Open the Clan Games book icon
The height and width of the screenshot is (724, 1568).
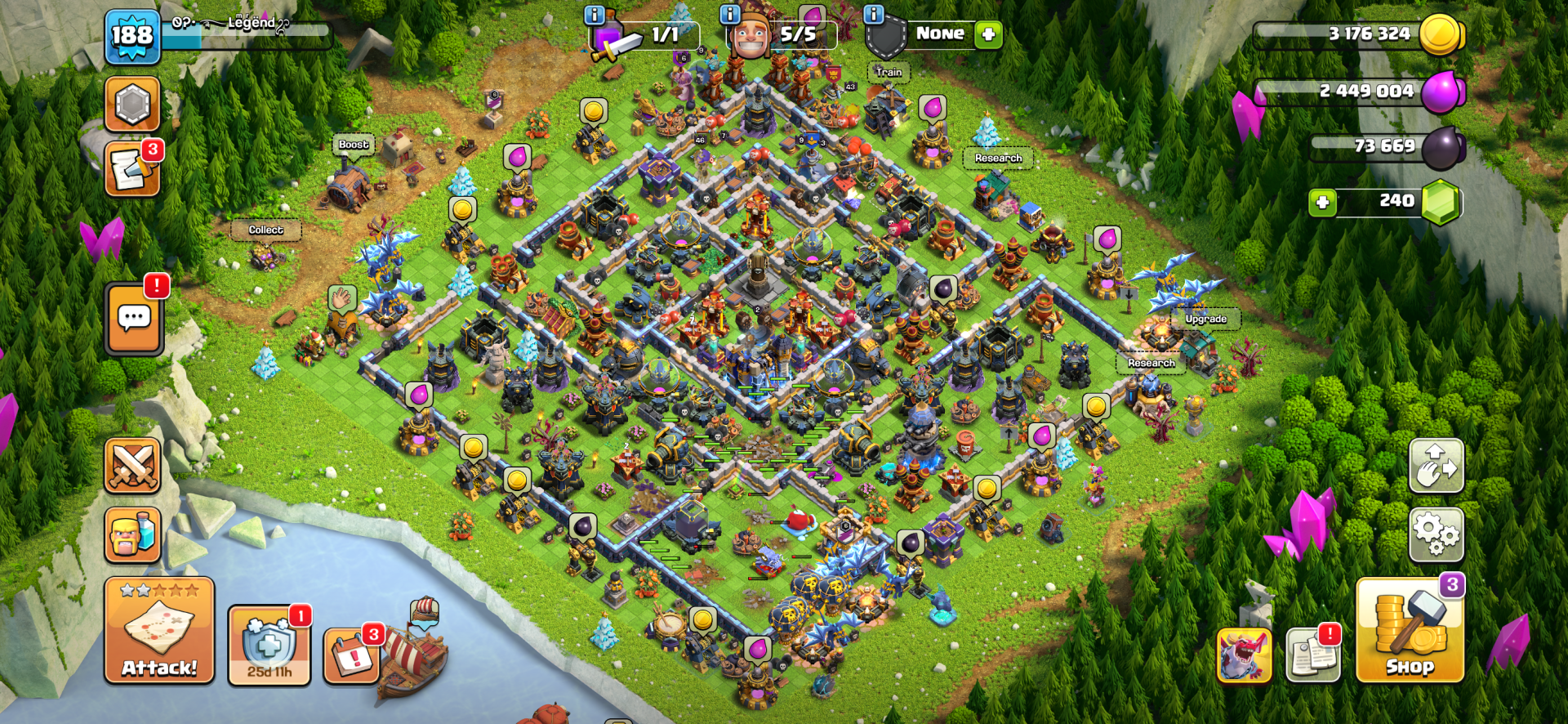1312,654
